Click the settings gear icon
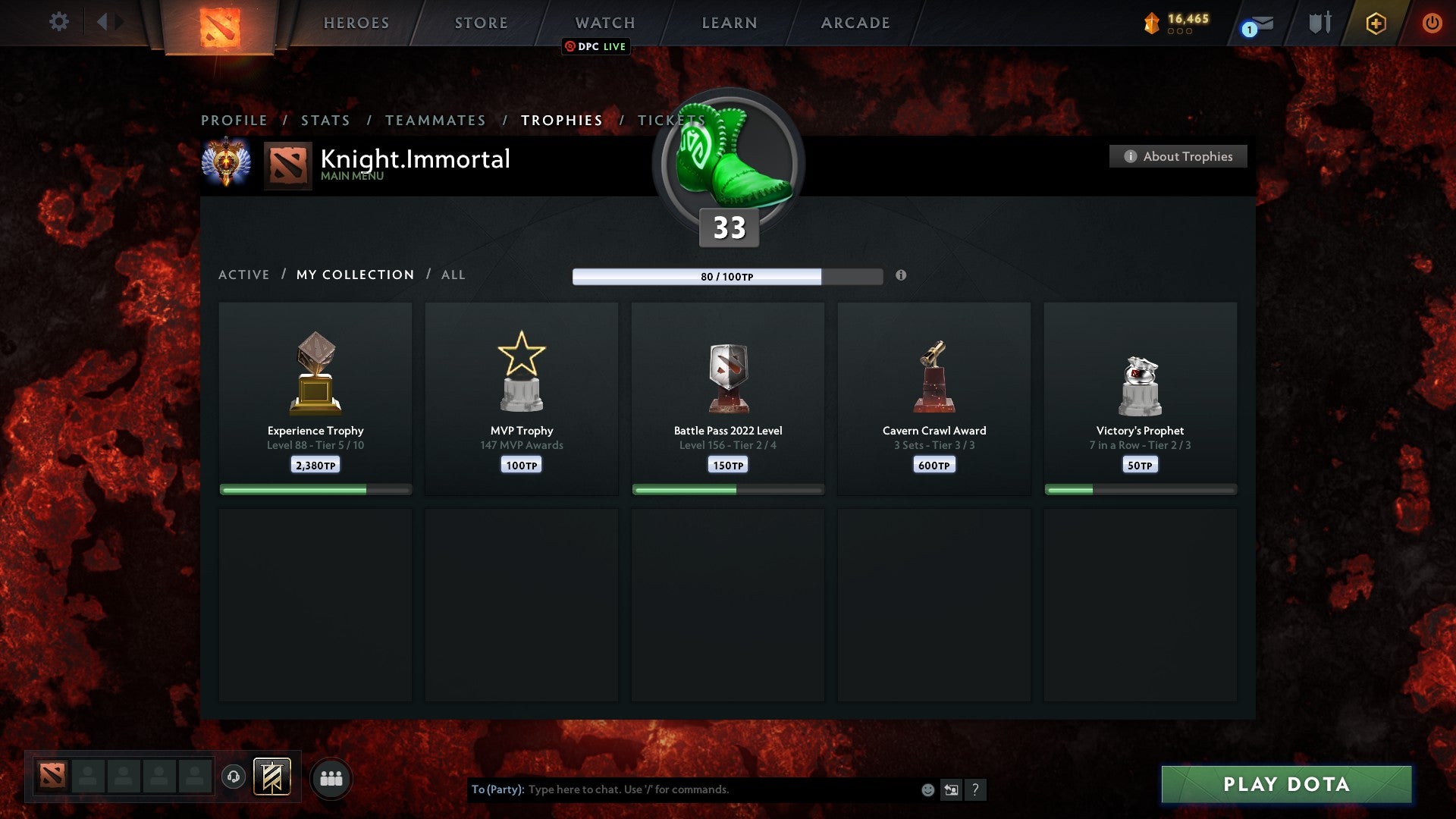 click(x=58, y=22)
